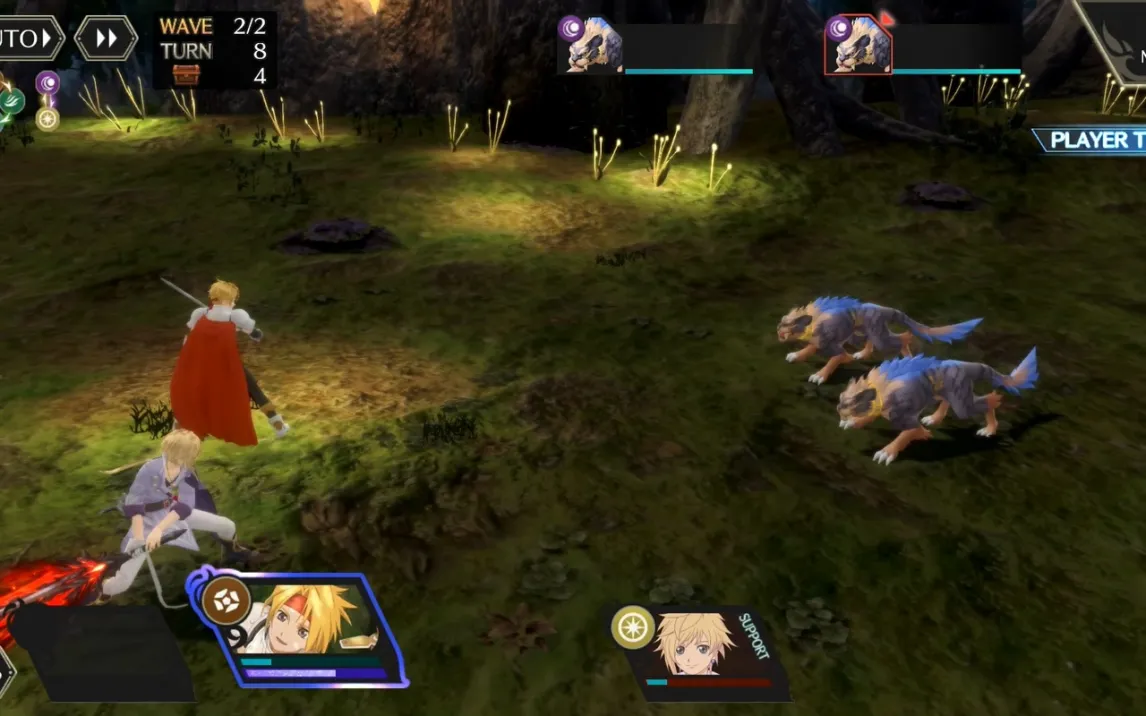Tap the SUPPORT character portrait
Image resolution: width=1146 pixels, height=716 pixels.
click(x=696, y=645)
